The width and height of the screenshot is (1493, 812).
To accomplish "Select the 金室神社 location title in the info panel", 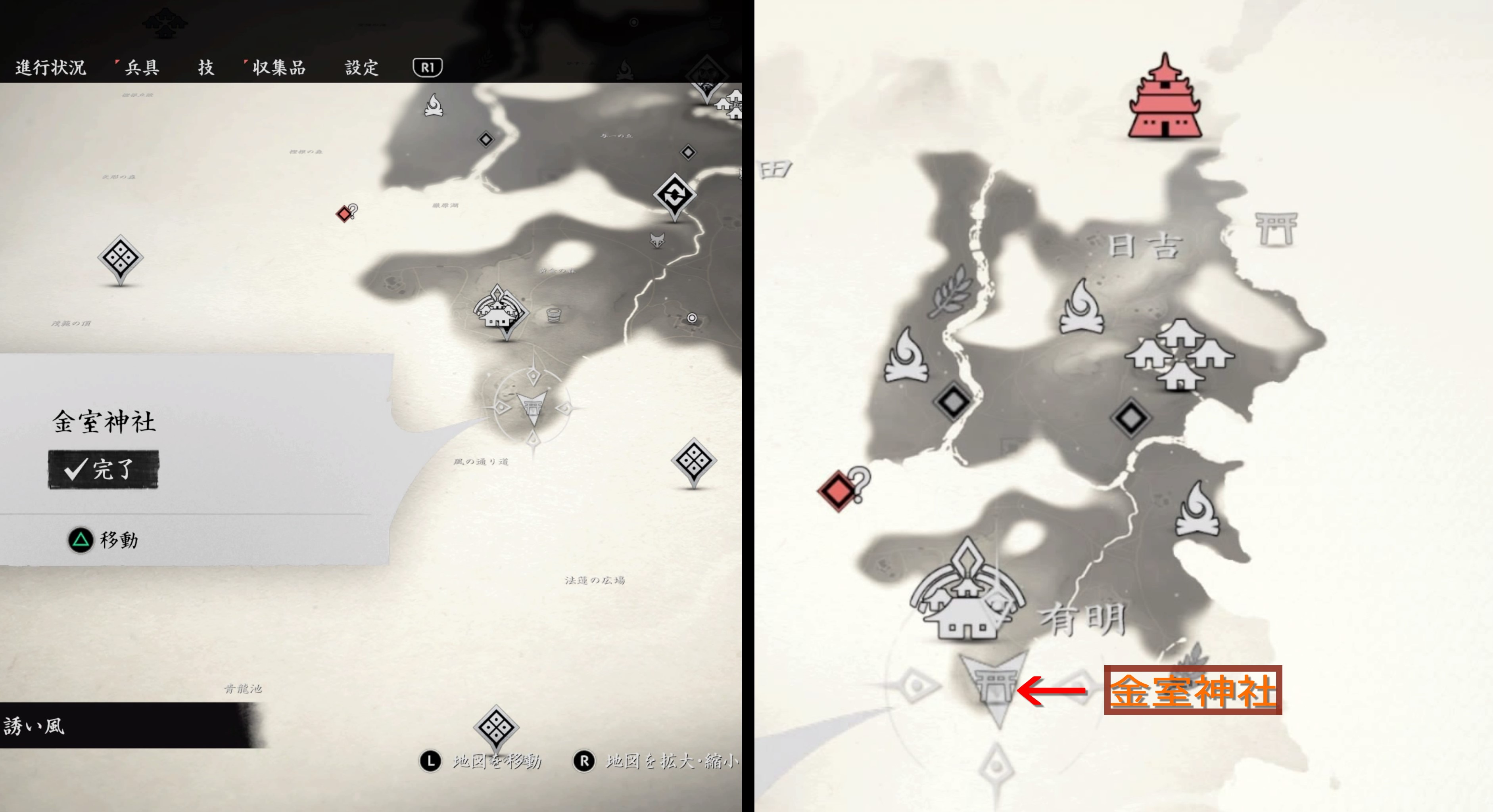I will pos(104,421).
